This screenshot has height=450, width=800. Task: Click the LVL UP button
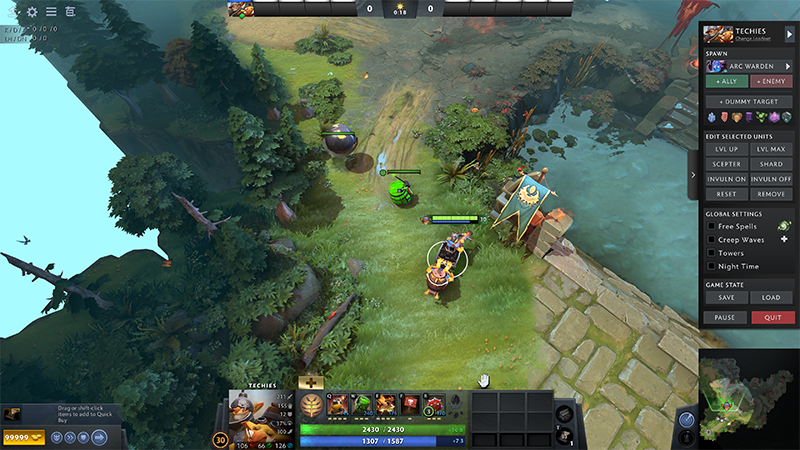coord(727,149)
